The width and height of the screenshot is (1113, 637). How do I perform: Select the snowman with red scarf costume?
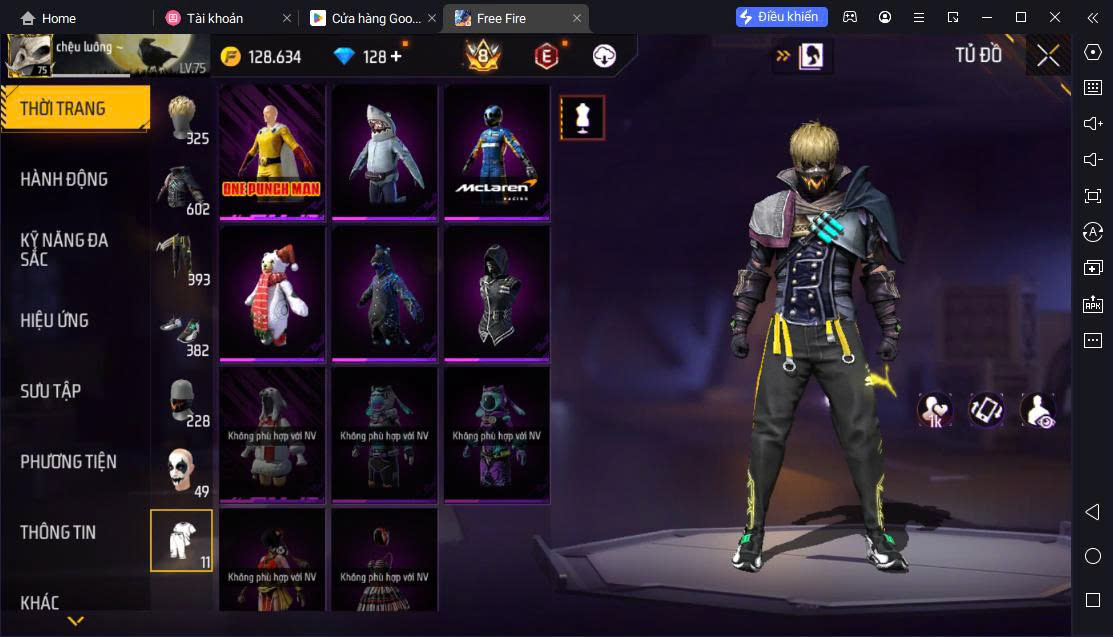[272, 293]
